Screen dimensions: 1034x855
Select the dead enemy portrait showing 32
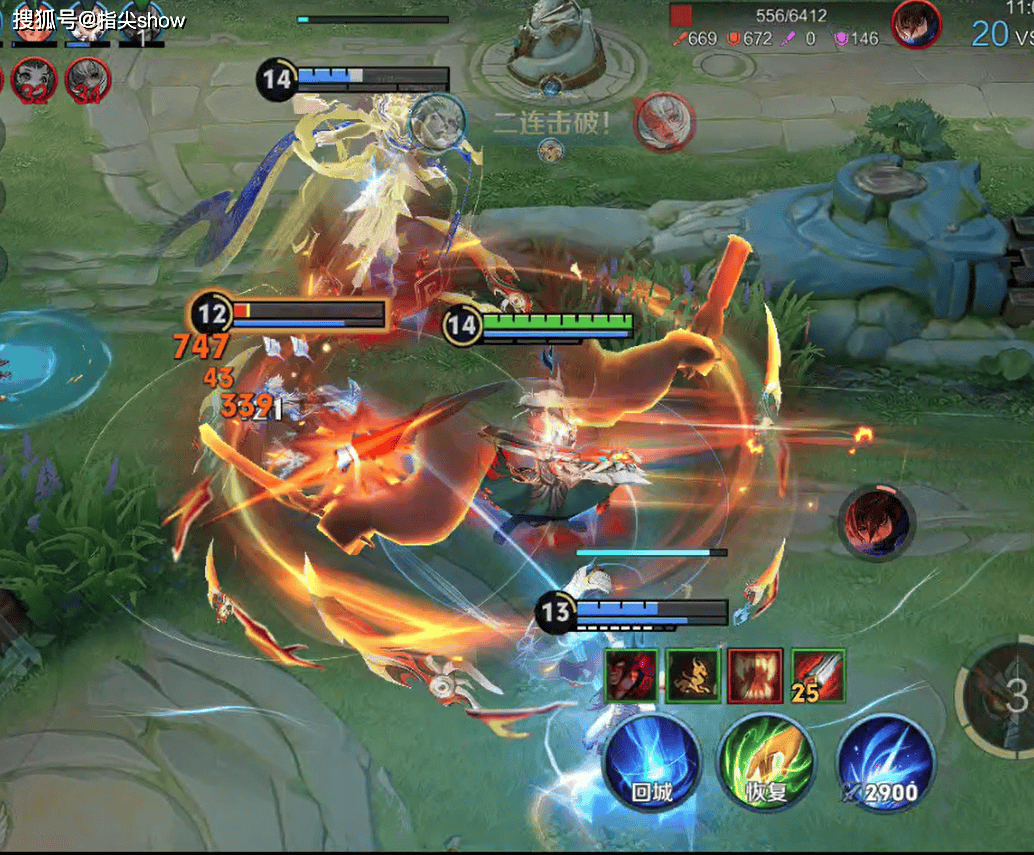tap(34, 80)
